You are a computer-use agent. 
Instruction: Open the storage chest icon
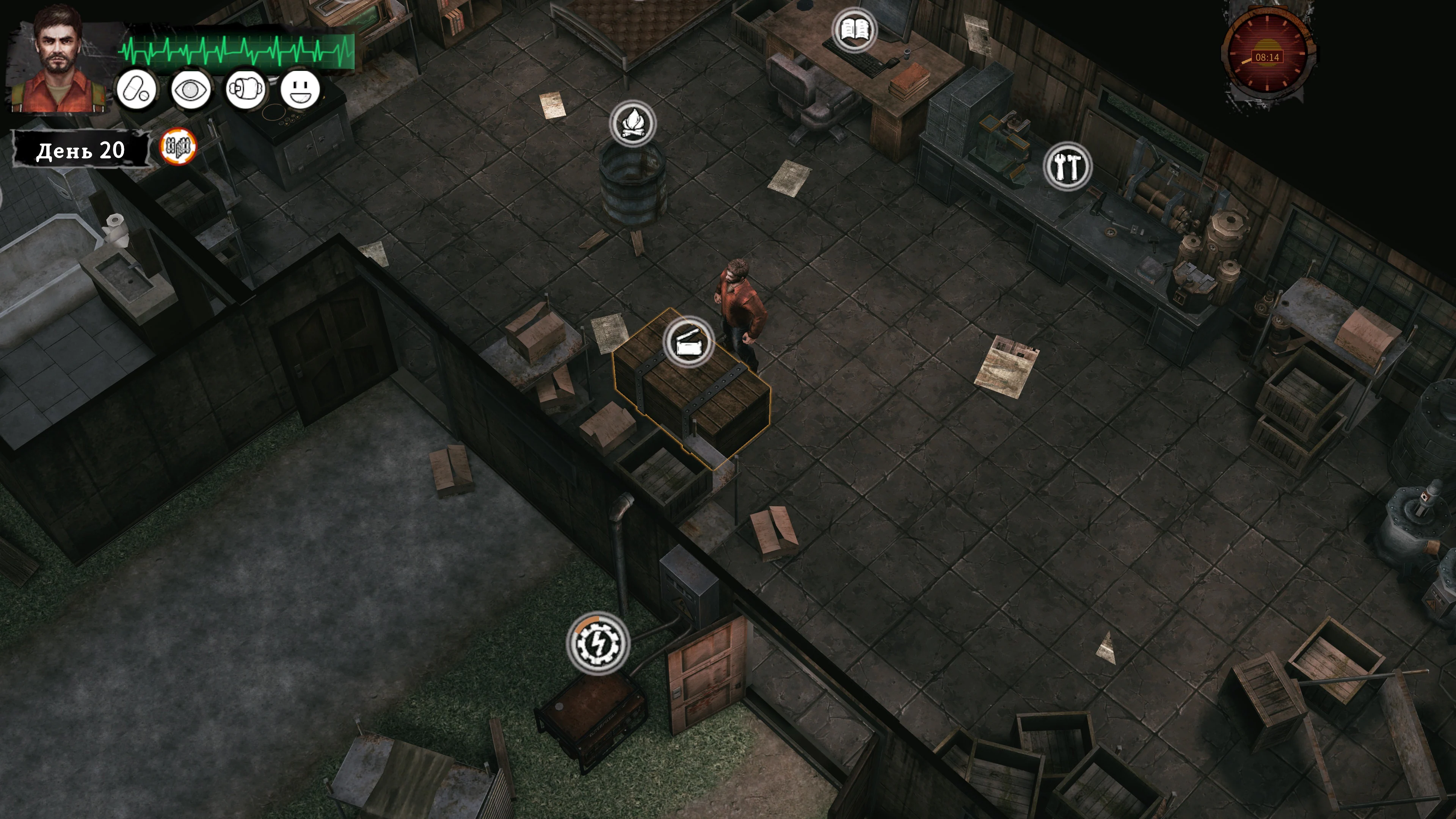point(688,341)
